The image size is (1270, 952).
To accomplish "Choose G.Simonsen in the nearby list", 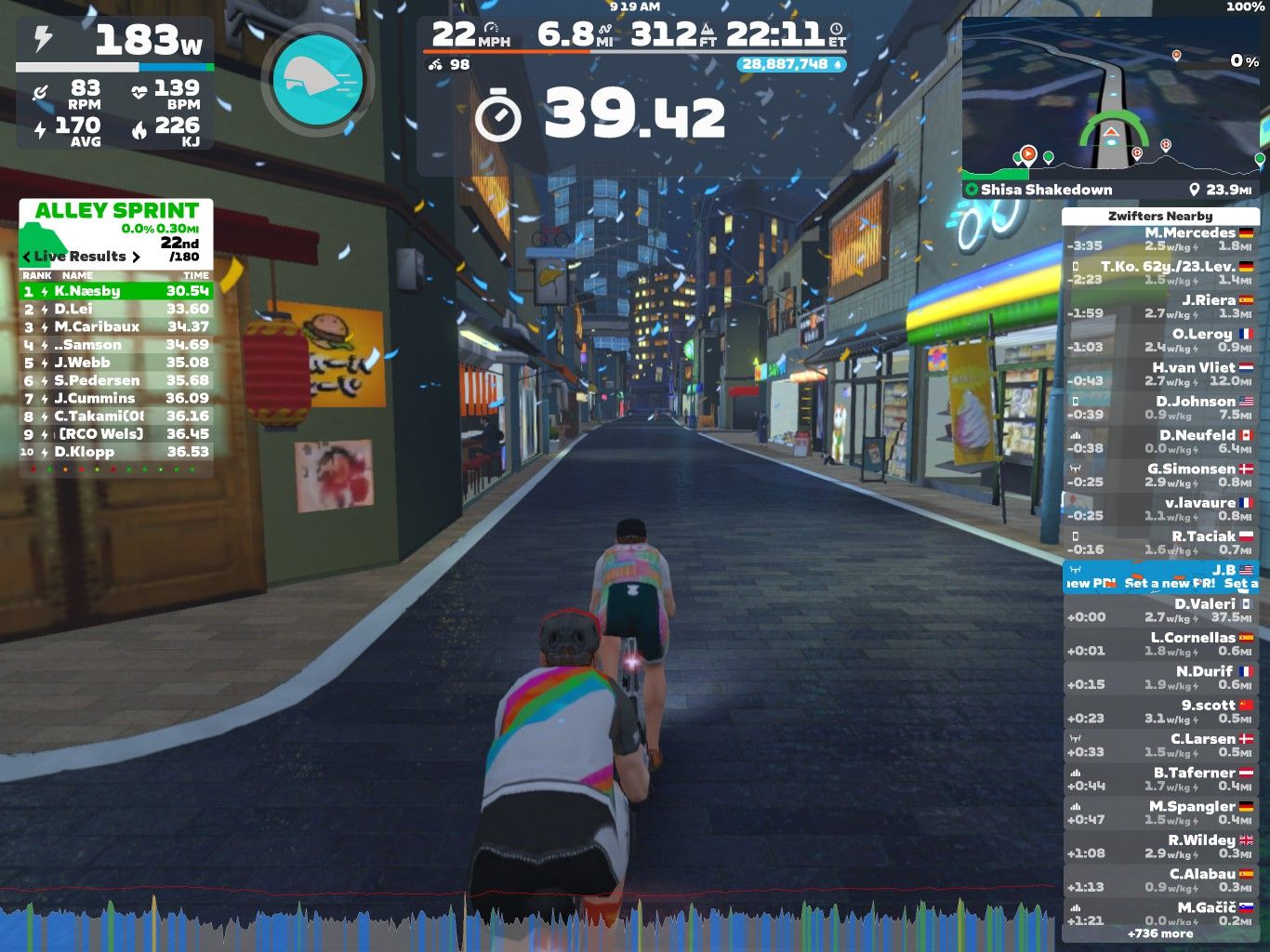I will point(1160,475).
